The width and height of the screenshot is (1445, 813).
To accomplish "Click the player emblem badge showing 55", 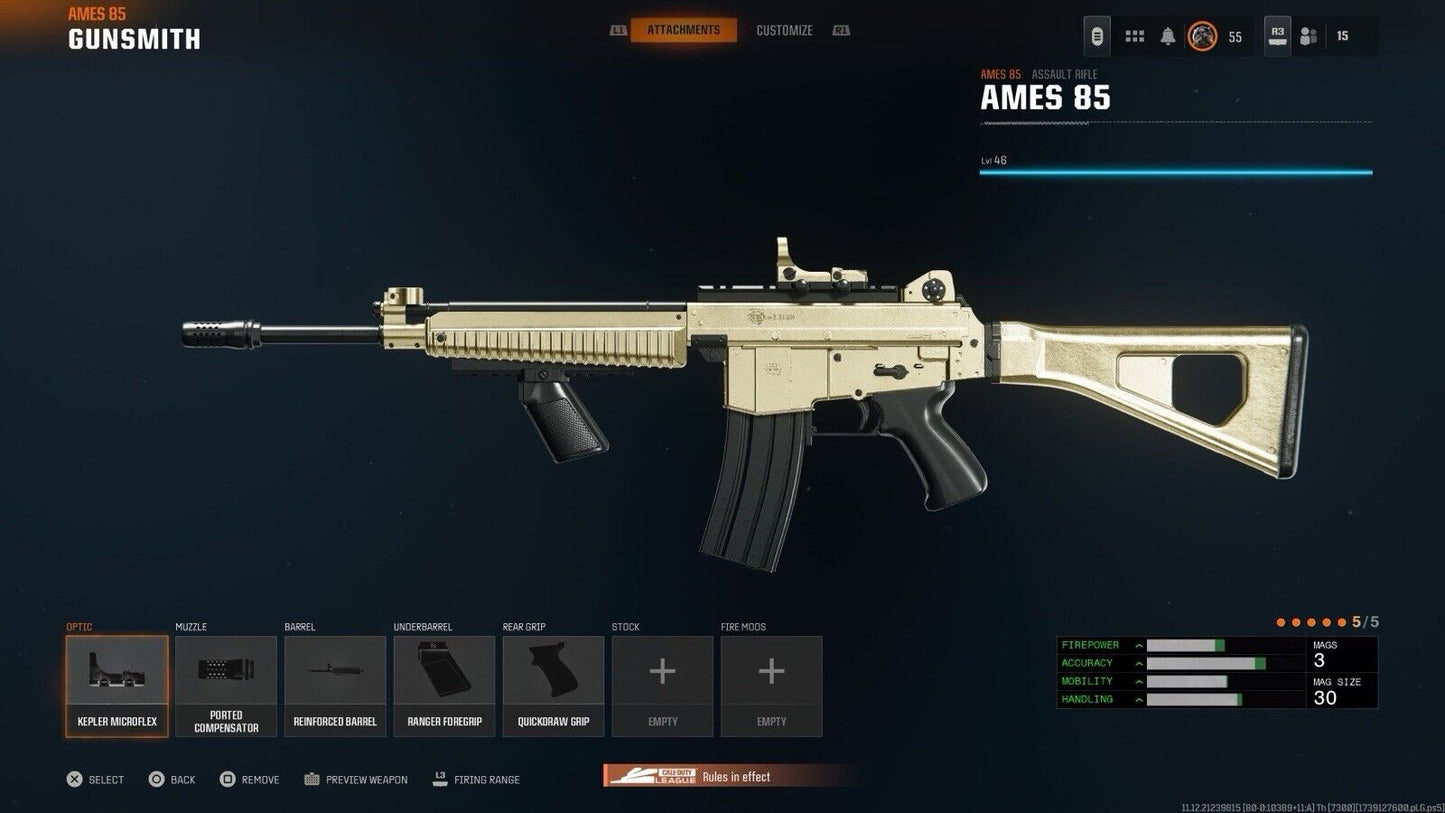I will (1204, 35).
